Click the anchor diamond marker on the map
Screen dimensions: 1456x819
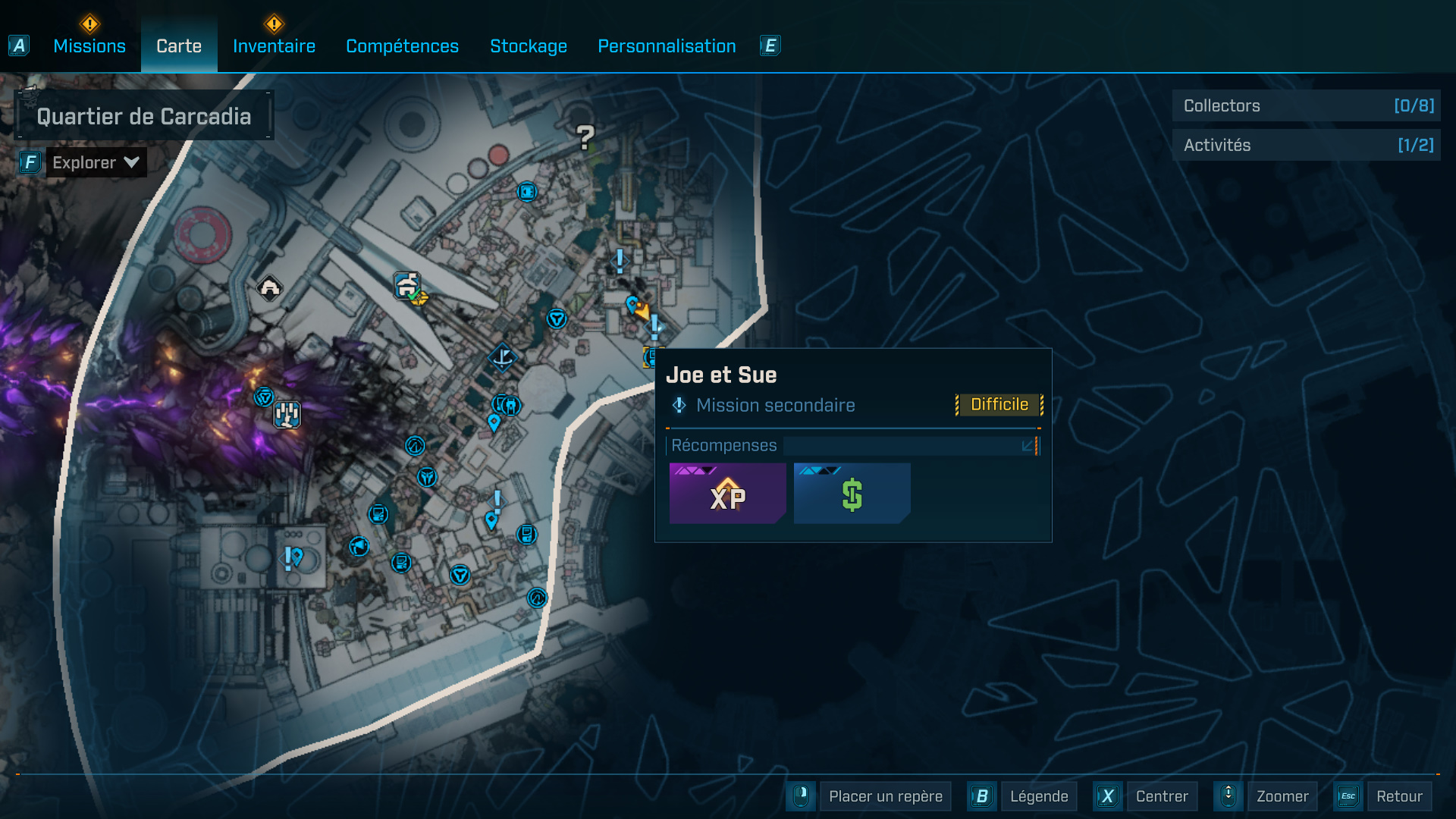coord(502,357)
